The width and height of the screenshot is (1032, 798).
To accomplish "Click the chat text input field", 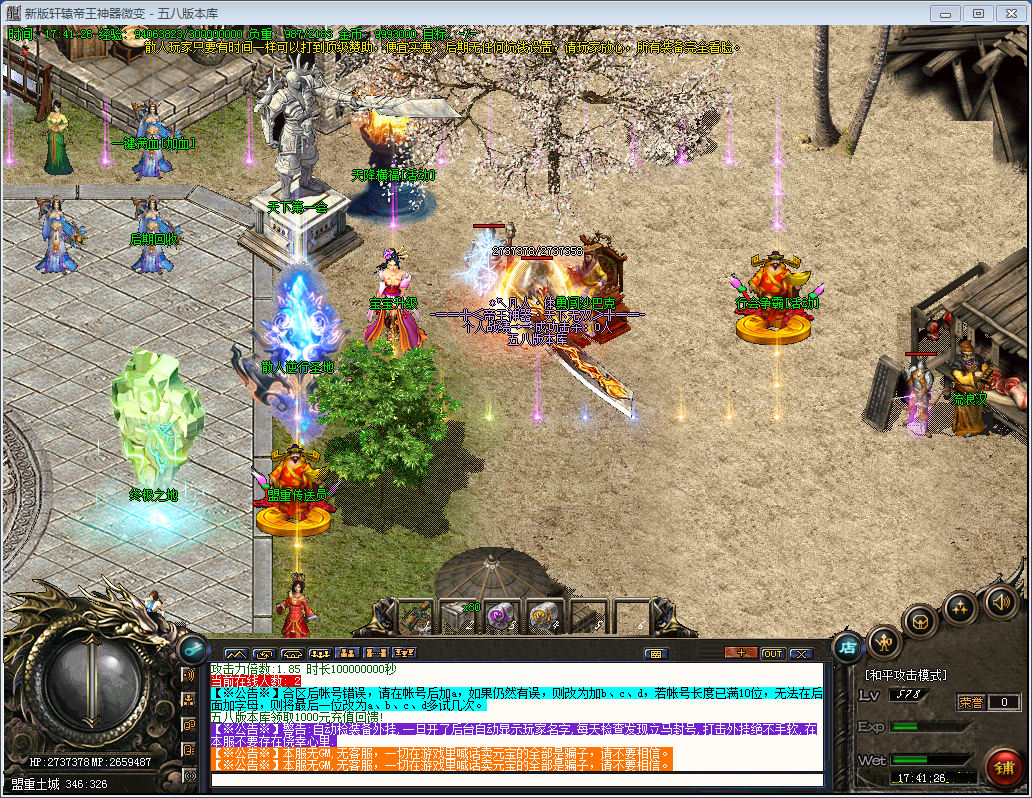I will point(516,780).
